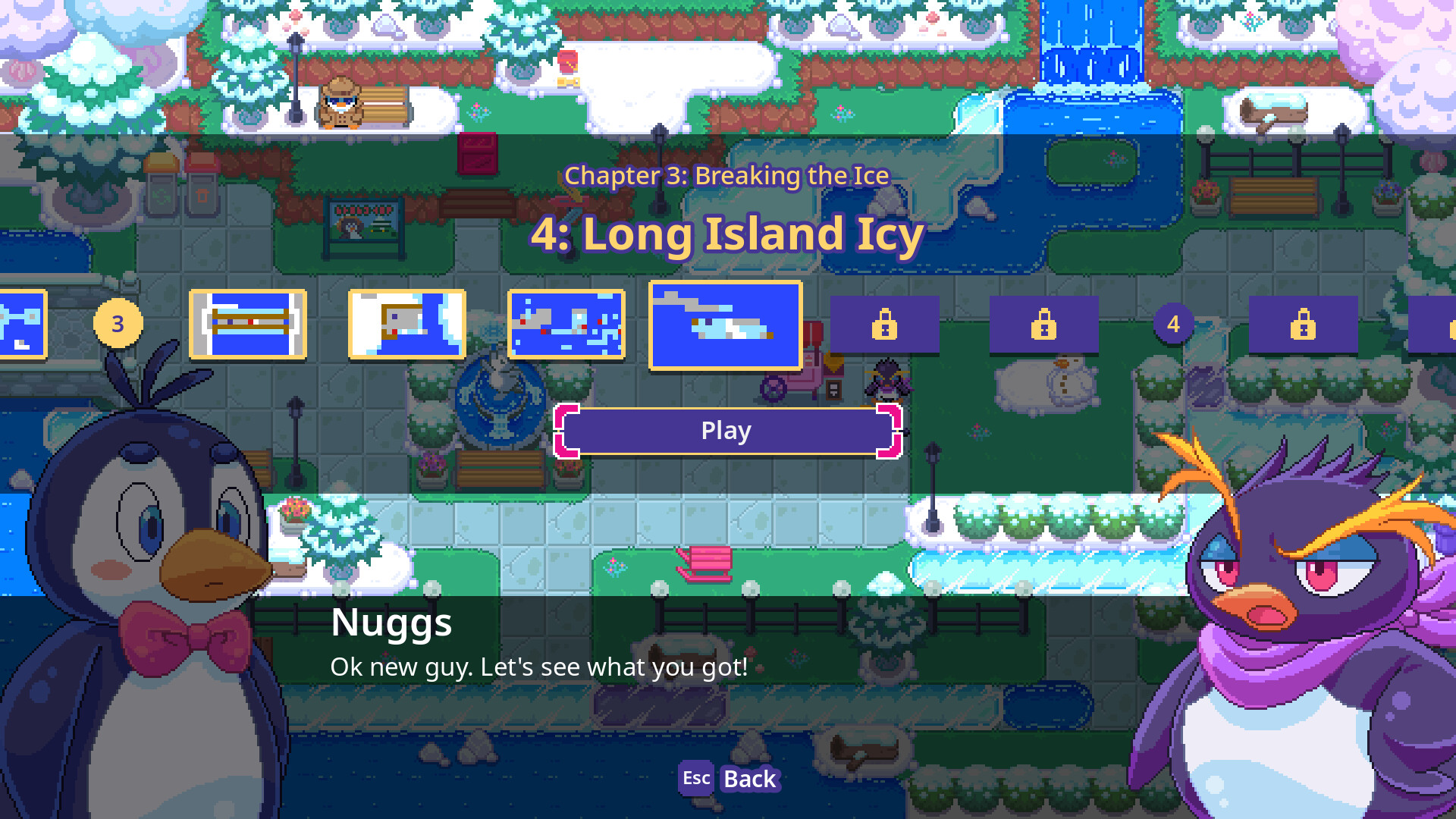Click the first padlock locked level icon
Viewport: 1456px width, 819px height.
[884, 325]
